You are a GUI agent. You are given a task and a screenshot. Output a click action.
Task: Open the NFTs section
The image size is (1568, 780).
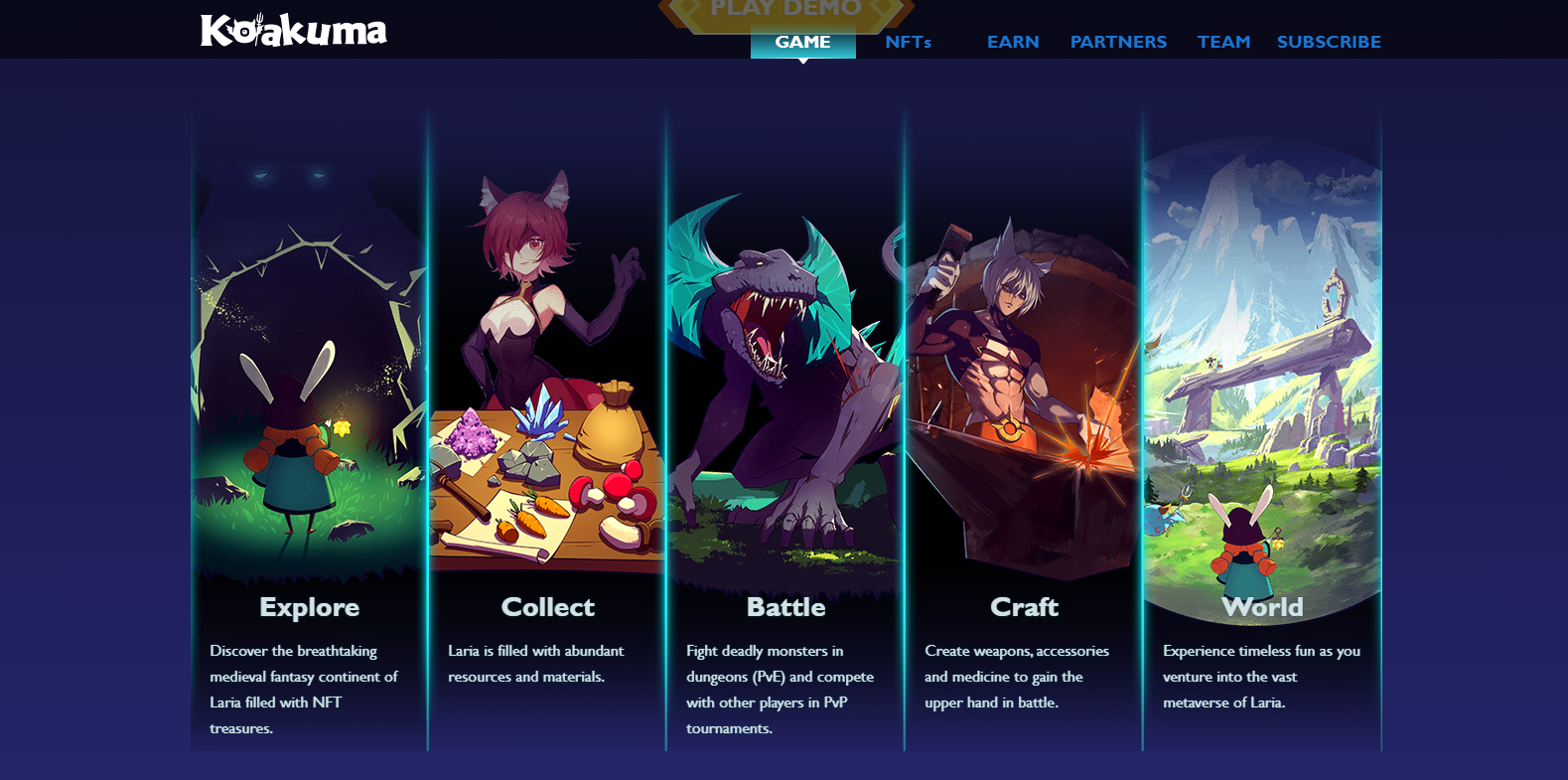(x=908, y=42)
